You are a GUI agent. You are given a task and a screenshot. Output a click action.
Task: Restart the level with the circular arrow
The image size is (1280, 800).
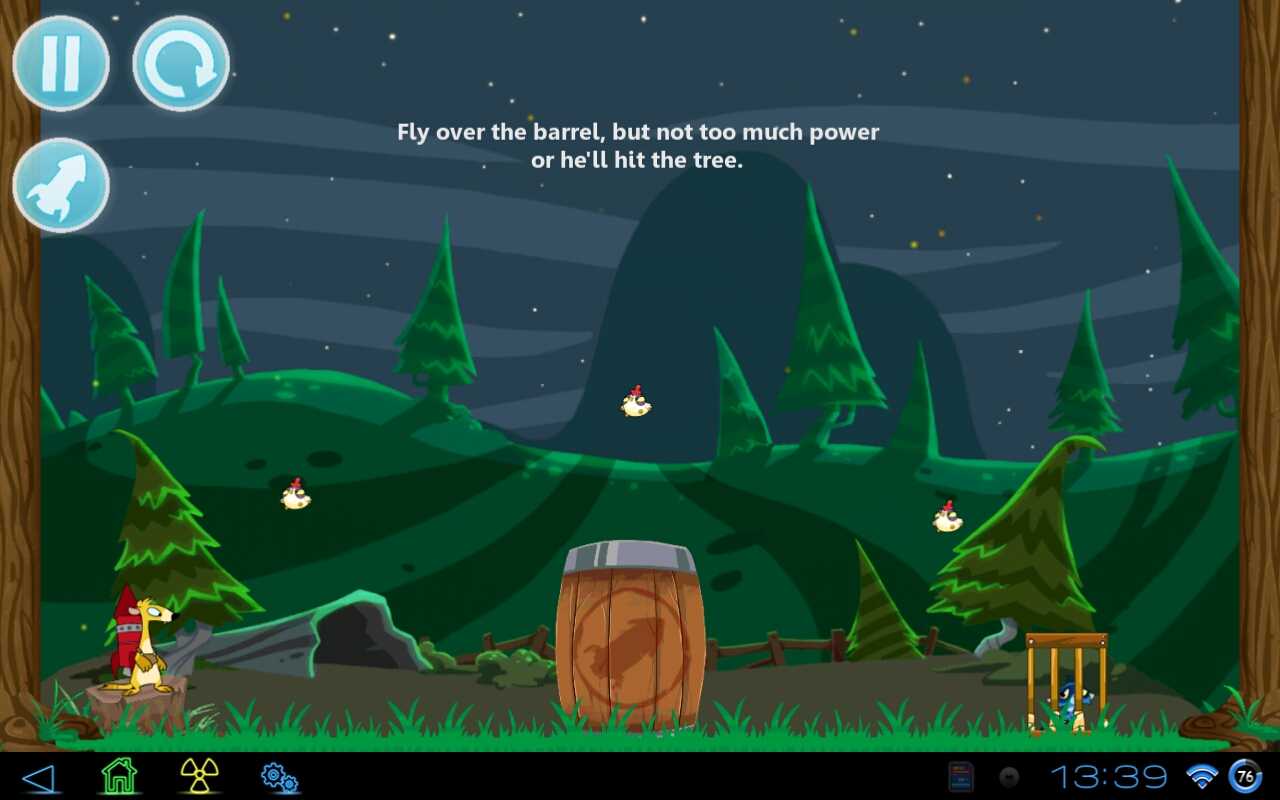click(181, 64)
